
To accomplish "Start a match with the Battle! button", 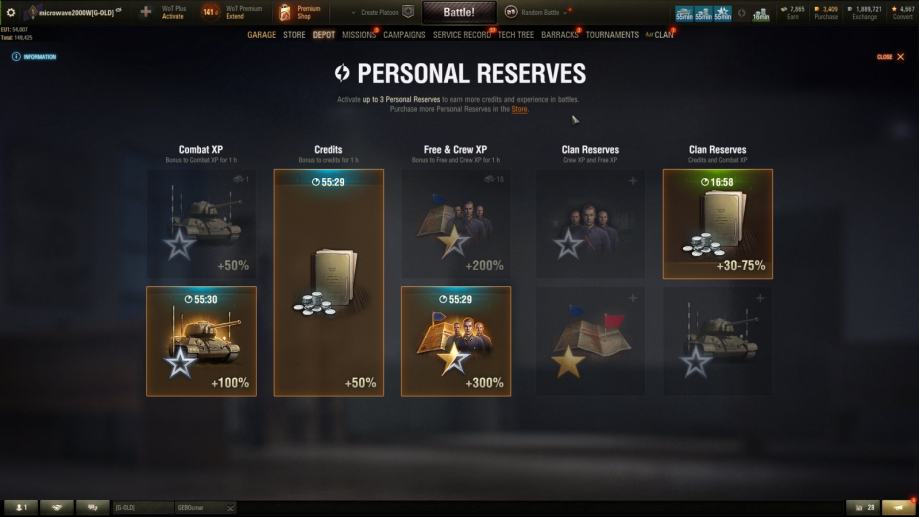I will (x=458, y=12).
